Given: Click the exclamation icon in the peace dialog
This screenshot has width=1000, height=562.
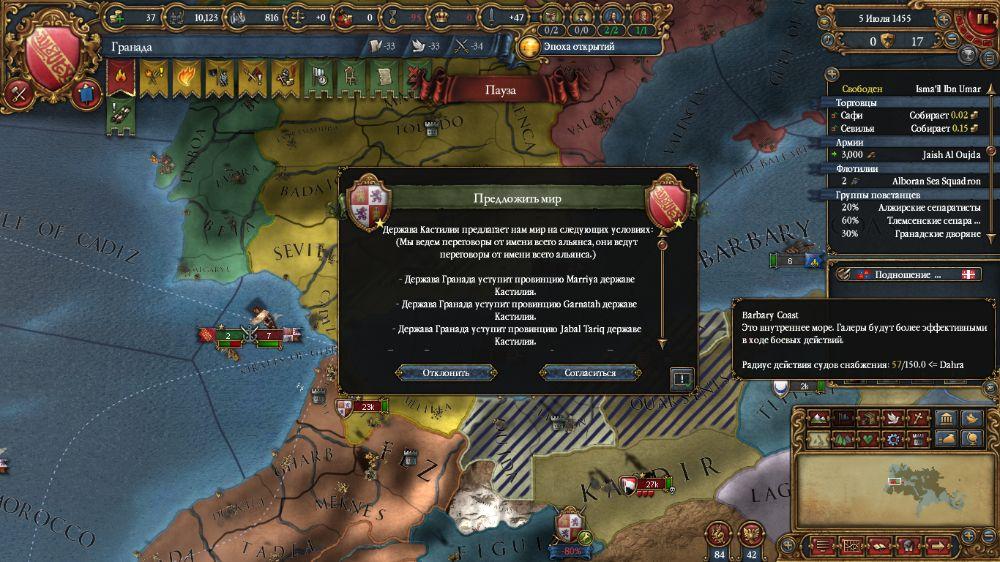Looking at the screenshot, I should tap(682, 378).
